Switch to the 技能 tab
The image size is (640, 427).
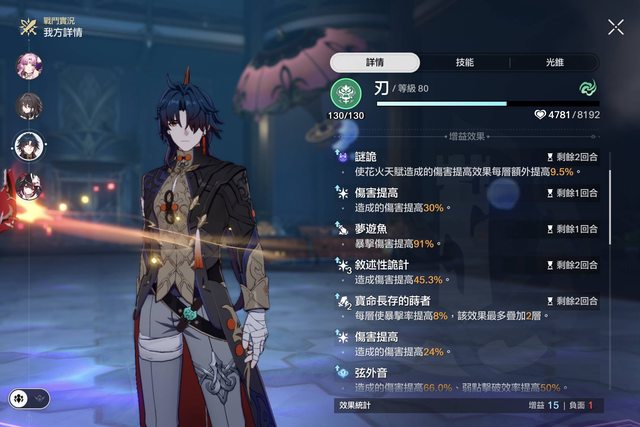464,62
